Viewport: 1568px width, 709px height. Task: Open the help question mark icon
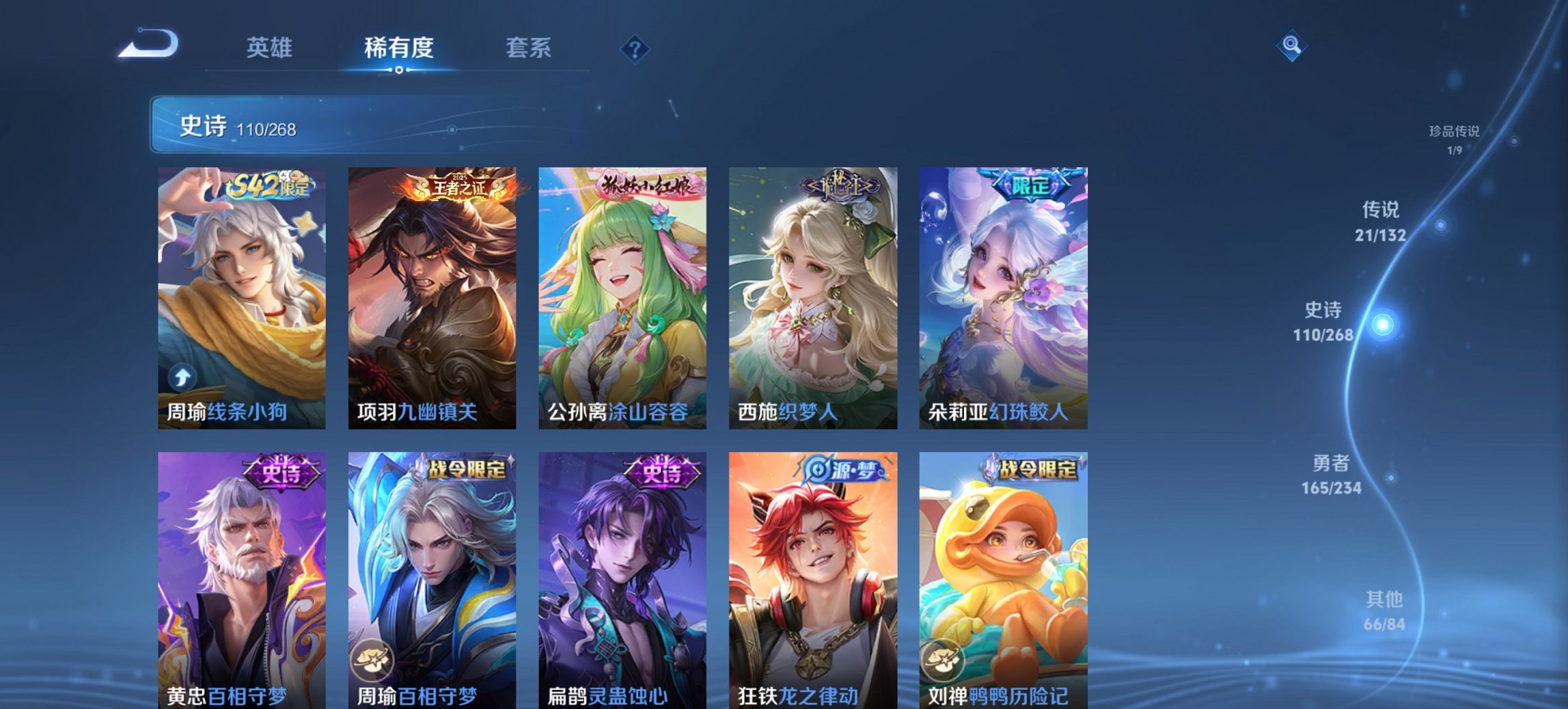coord(635,48)
